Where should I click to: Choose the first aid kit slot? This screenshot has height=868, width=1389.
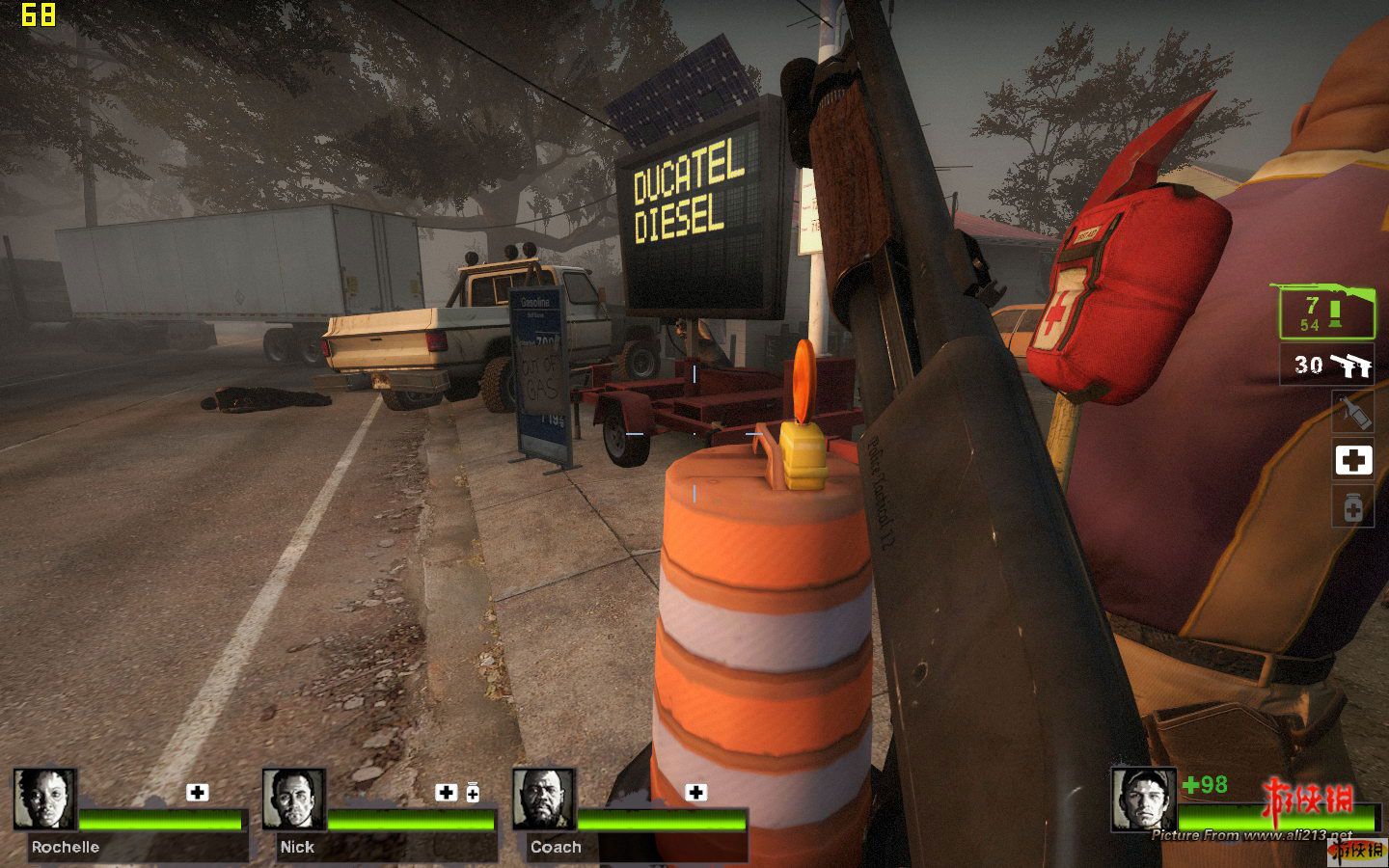(x=1352, y=460)
